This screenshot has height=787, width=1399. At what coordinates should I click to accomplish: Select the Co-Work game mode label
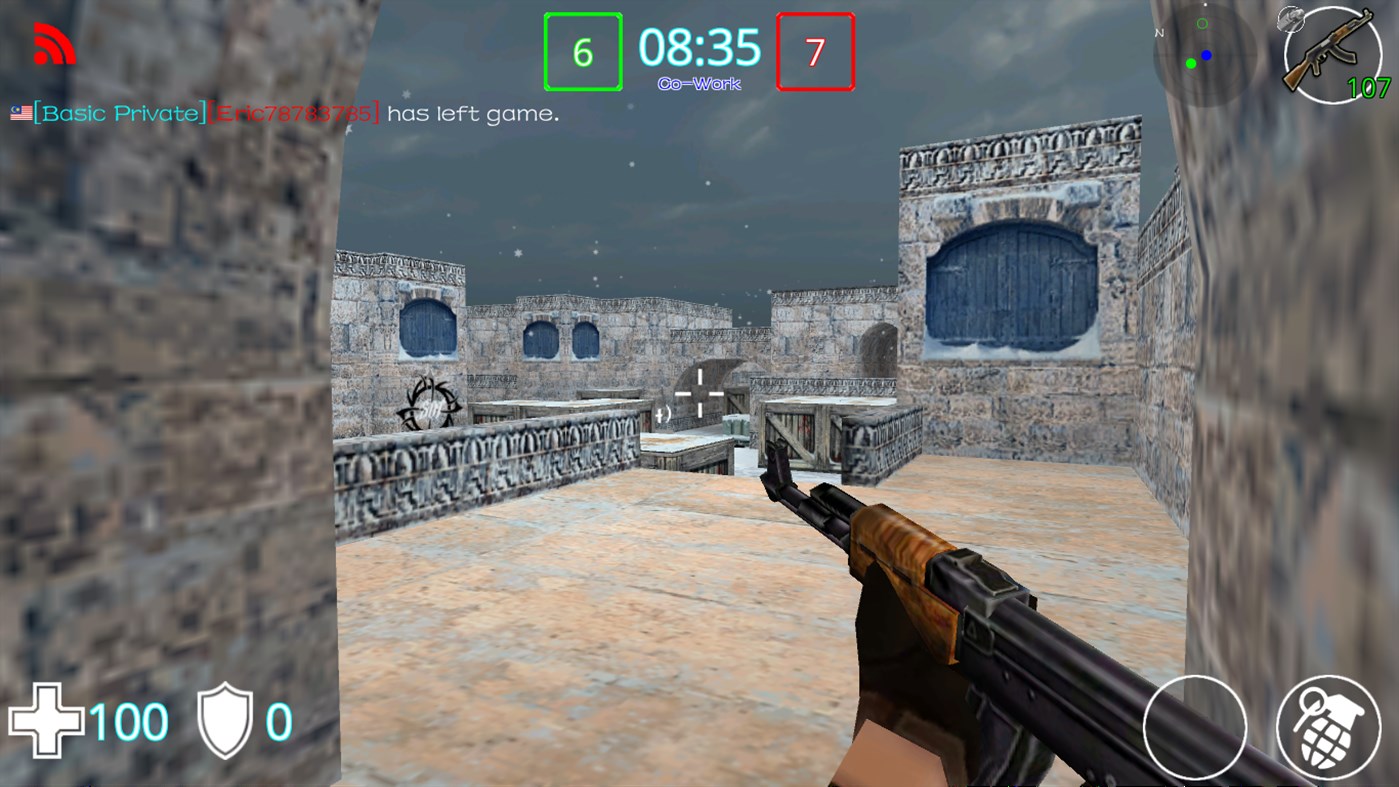coord(699,83)
